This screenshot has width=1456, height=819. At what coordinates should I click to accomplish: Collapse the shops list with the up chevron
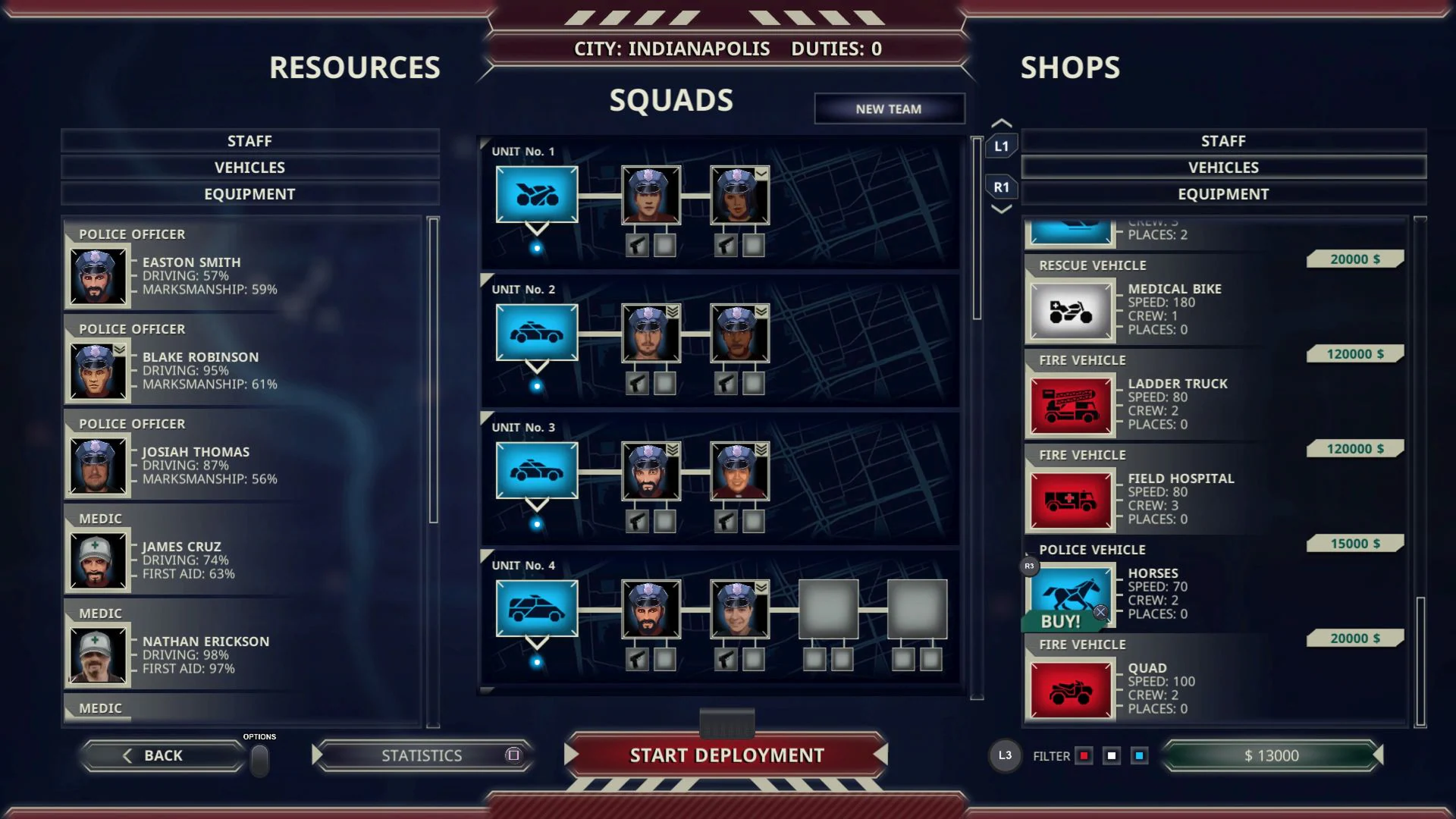coord(1001,121)
